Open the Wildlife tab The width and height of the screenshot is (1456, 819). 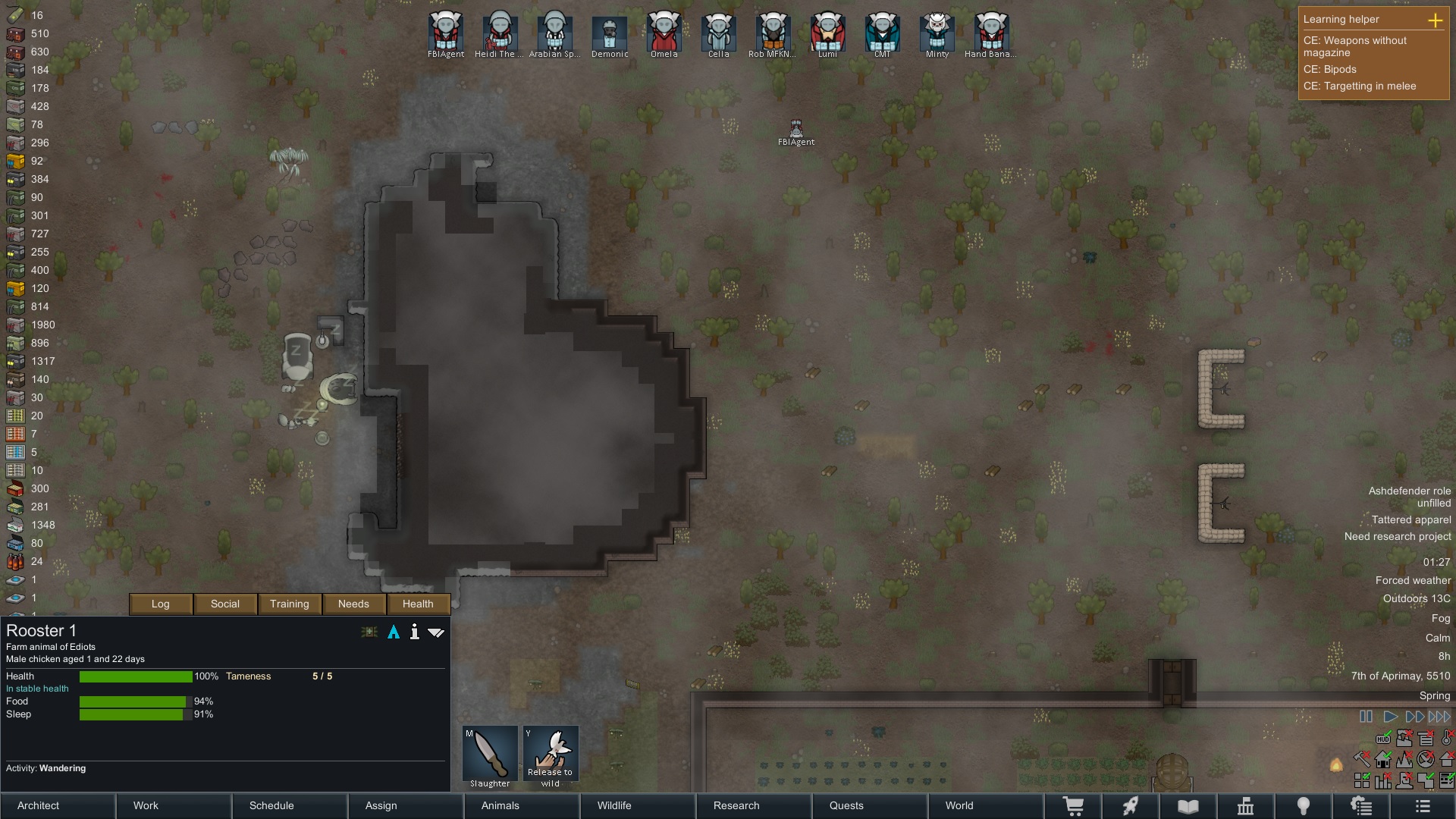click(x=613, y=805)
